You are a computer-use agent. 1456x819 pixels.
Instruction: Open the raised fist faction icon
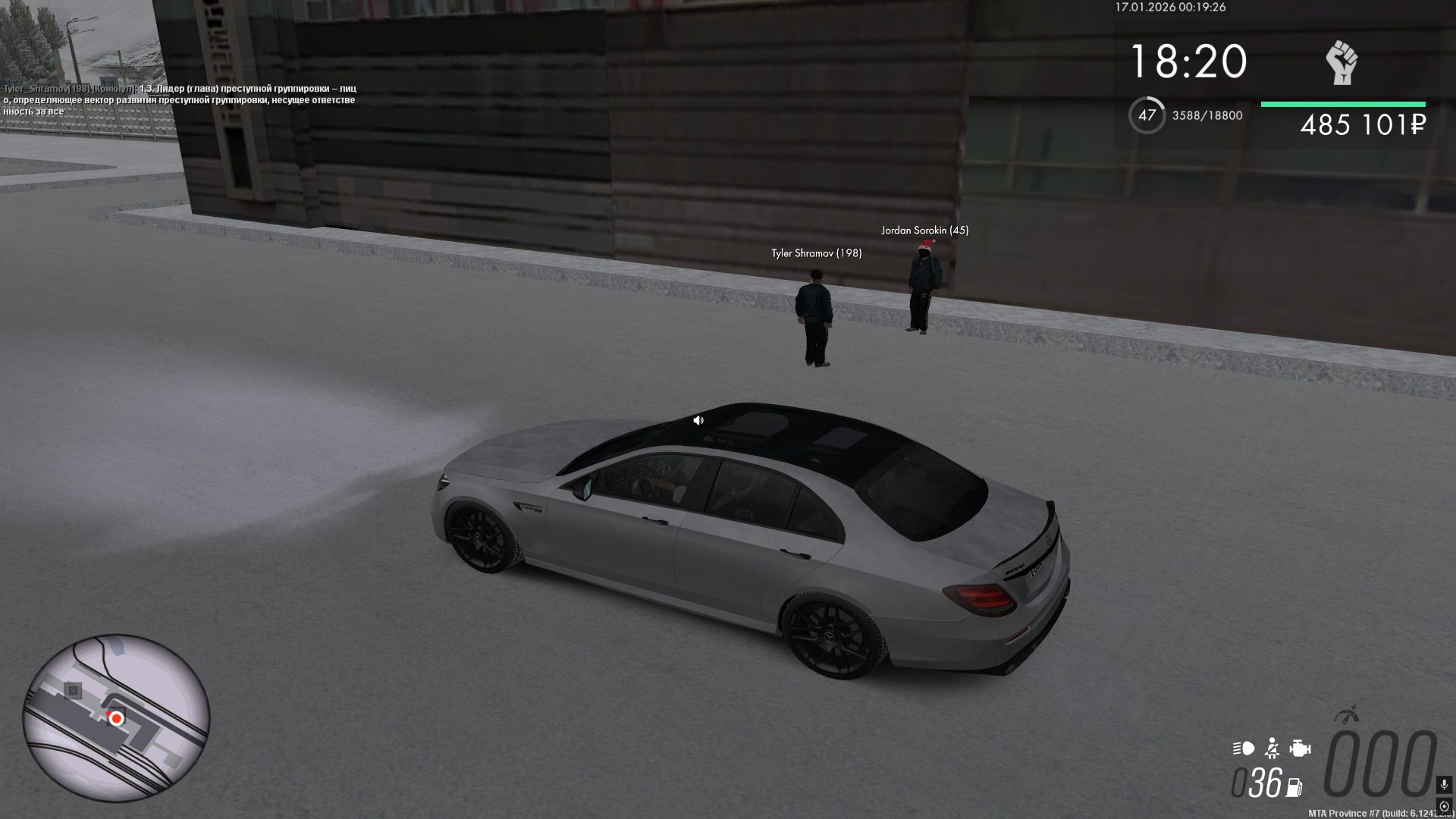(1341, 62)
